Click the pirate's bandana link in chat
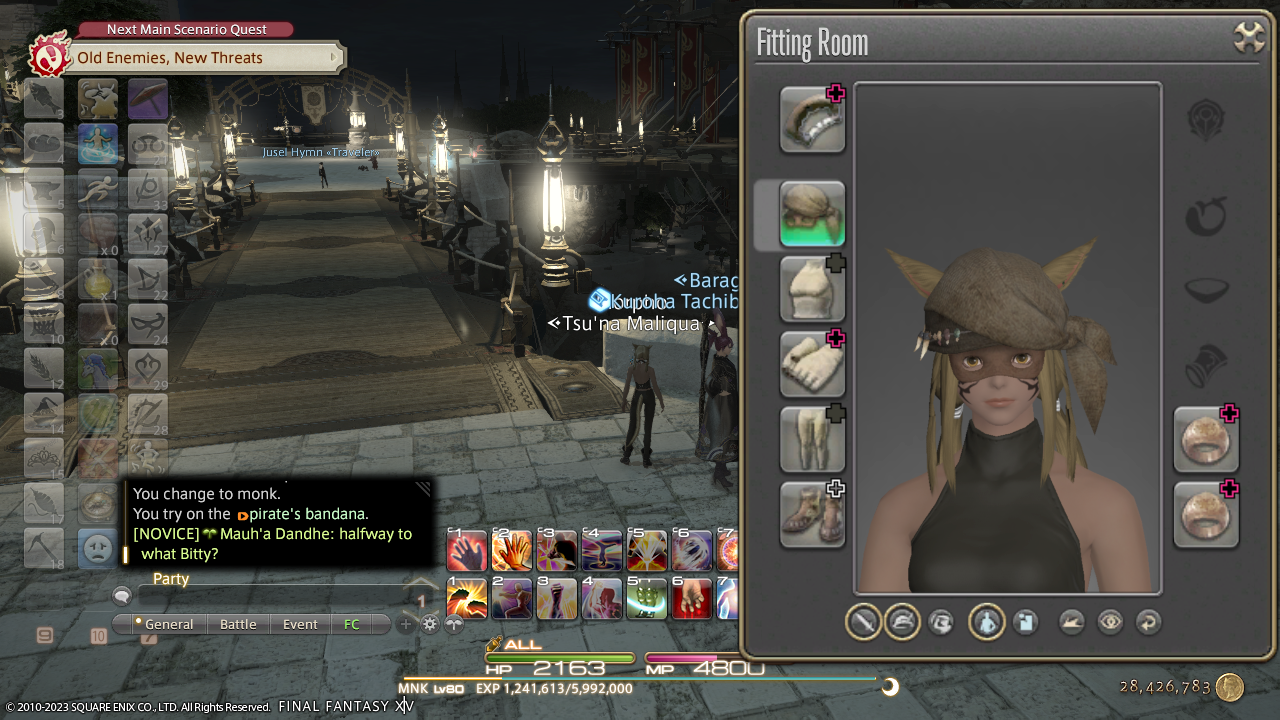Image resolution: width=1280 pixels, height=720 pixels. (309, 514)
